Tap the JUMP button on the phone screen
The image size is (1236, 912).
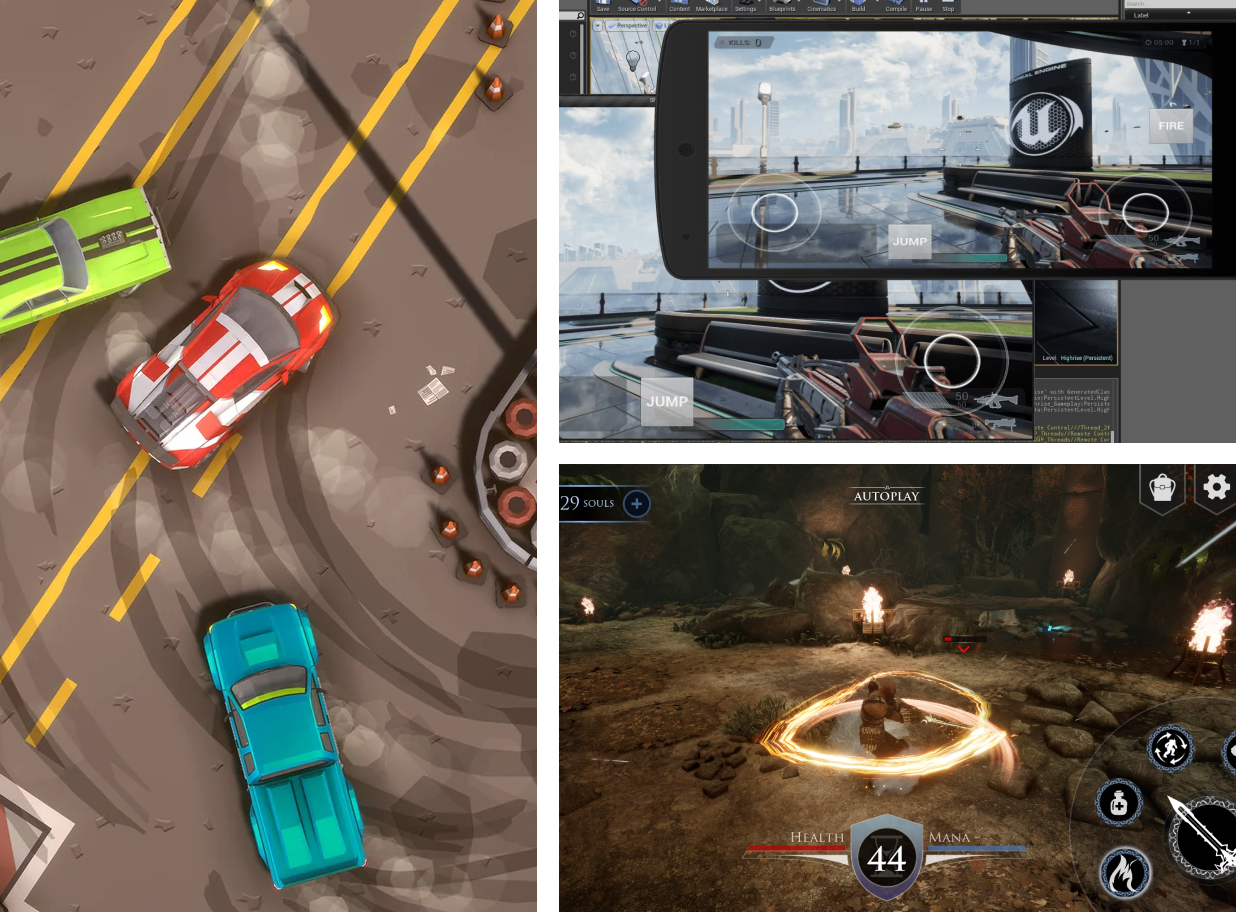[x=909, y=241]
